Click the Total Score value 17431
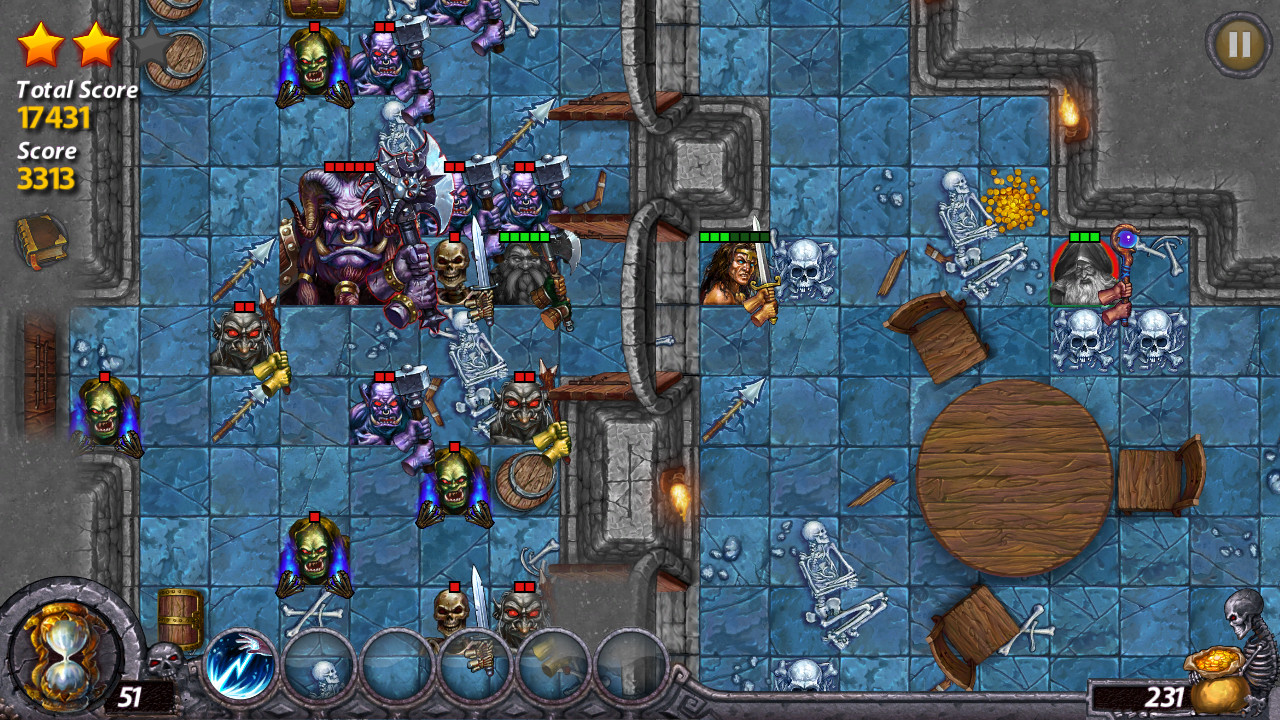The height and width of the screenshot is (720, 1280). (55, 116)
